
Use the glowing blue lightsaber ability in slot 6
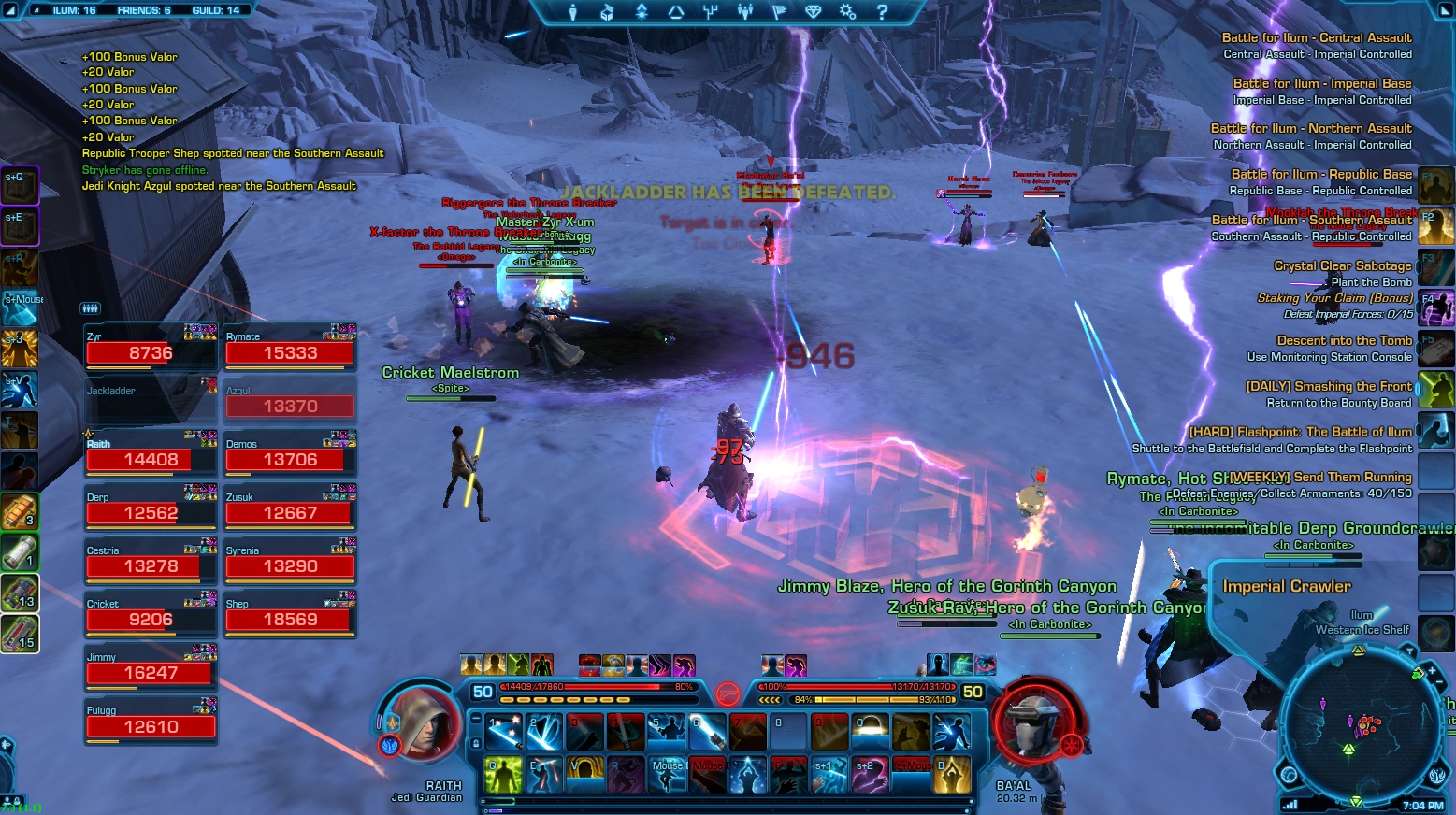tap(708, 733)
